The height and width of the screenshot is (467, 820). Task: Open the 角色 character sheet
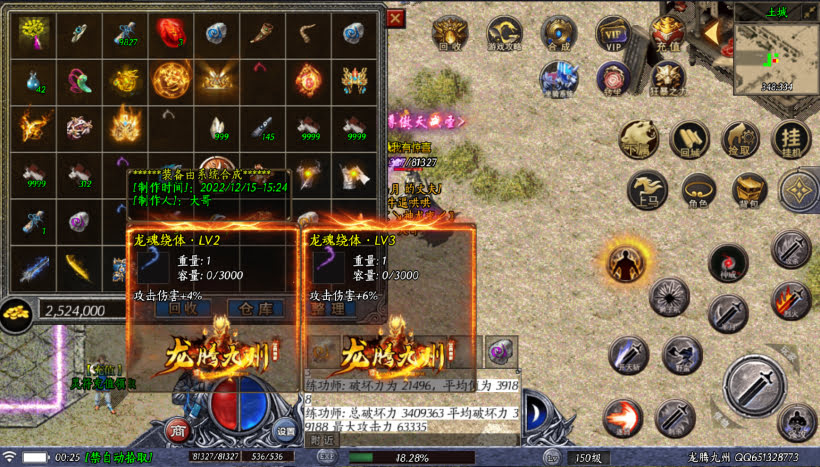699,189
